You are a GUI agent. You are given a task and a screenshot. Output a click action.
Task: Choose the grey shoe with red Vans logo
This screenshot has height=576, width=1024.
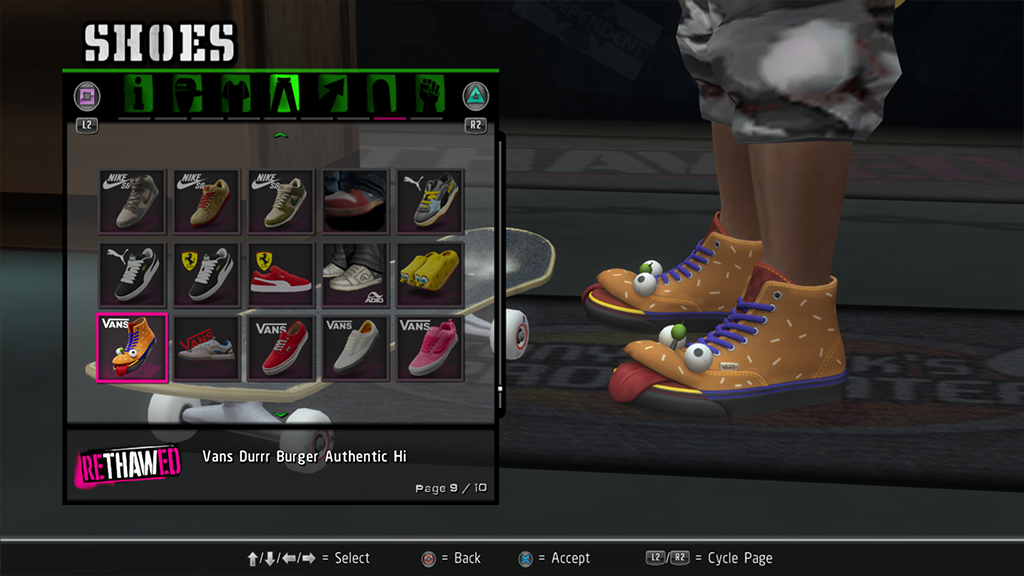206,347
